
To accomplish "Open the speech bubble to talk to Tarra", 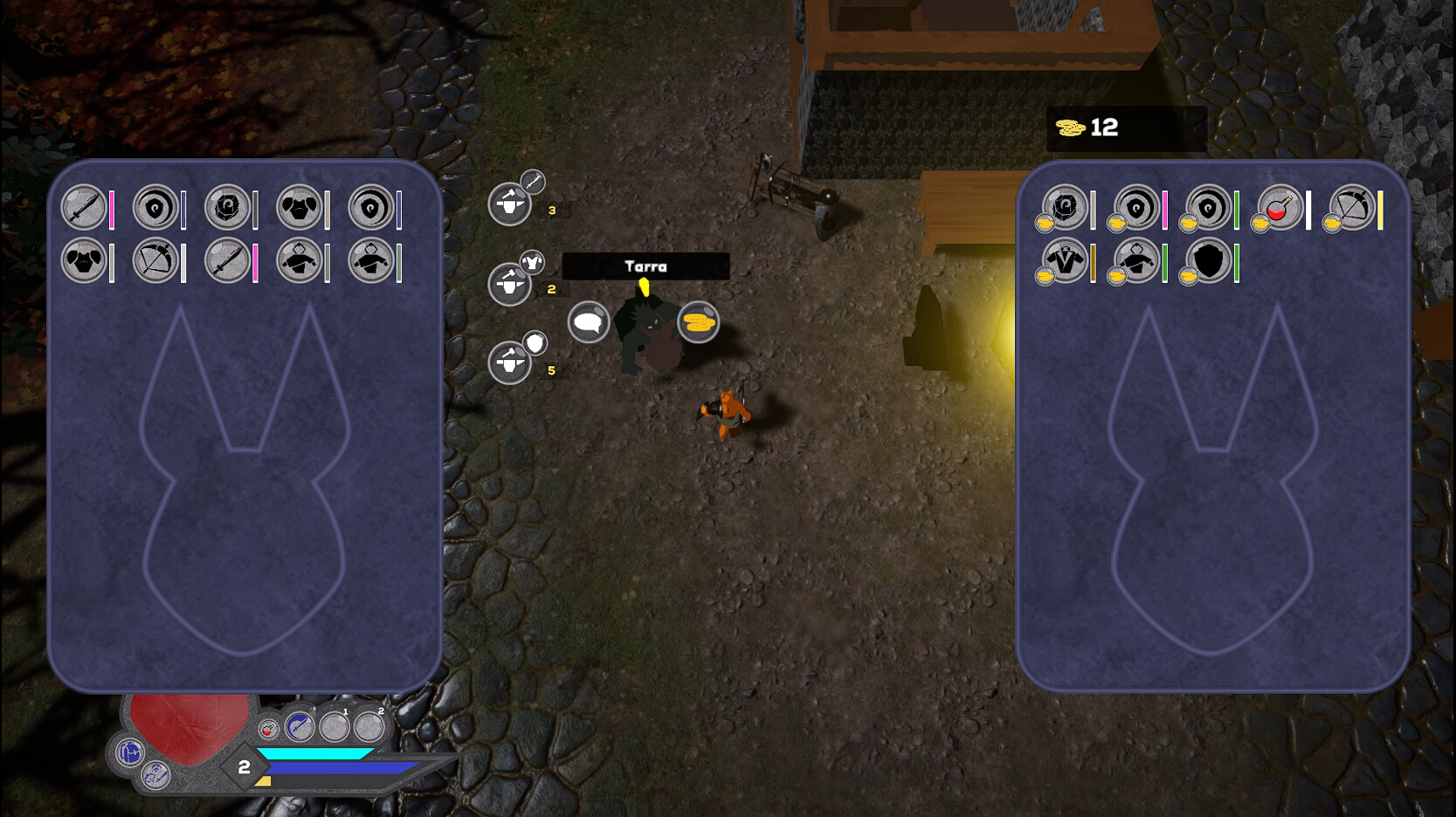I will coord(590,322).
